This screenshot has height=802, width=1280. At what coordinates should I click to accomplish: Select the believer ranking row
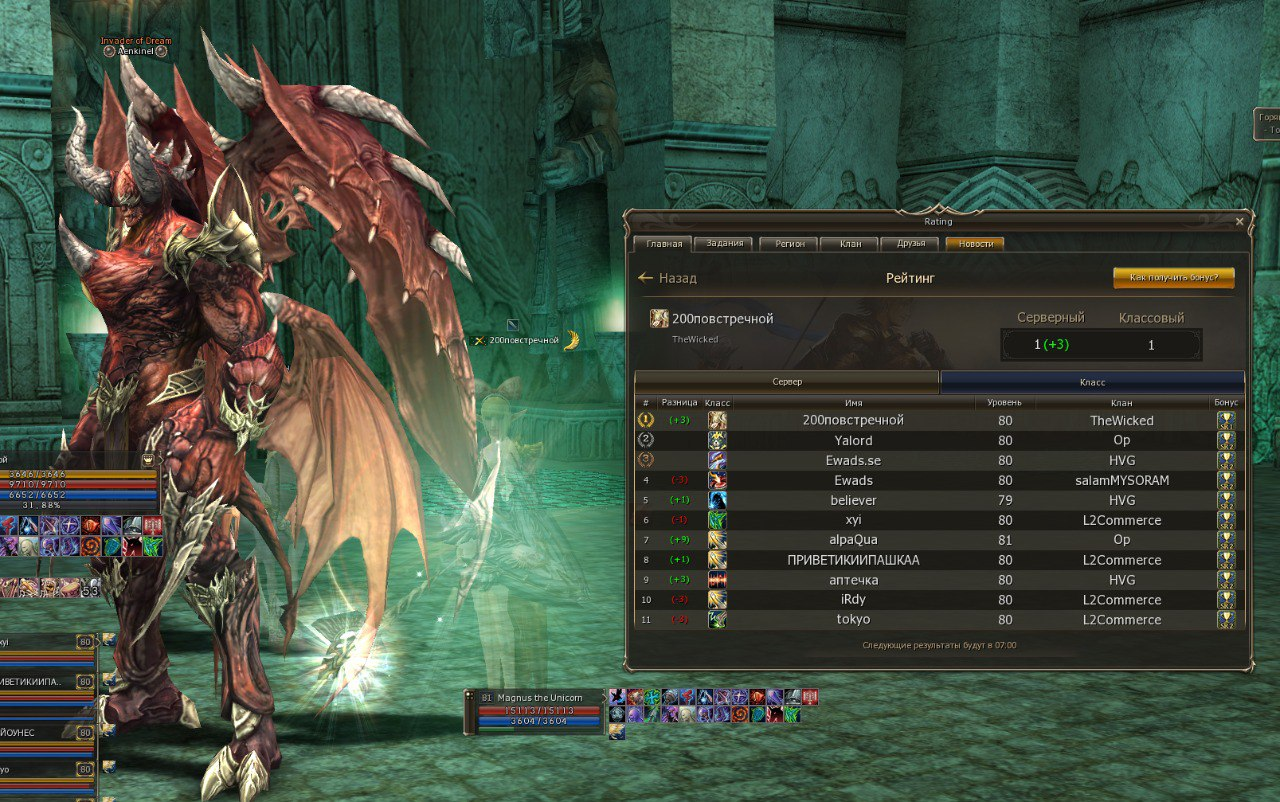853,500
